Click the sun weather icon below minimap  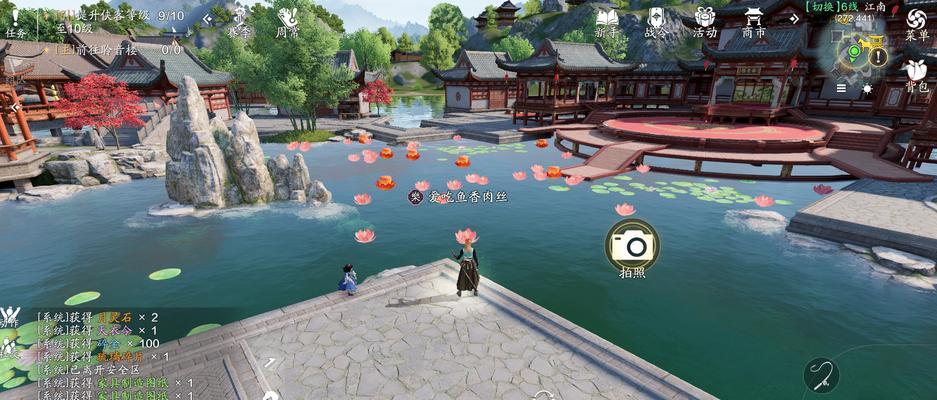point(867,88)
